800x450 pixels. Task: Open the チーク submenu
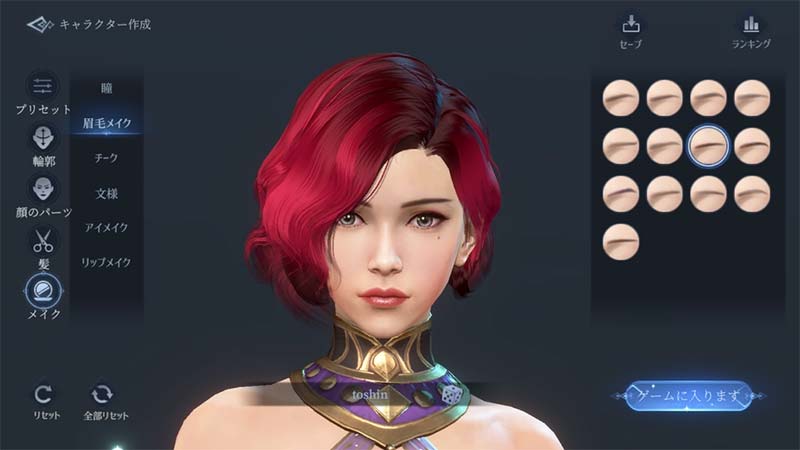click(x=106, y=158)
